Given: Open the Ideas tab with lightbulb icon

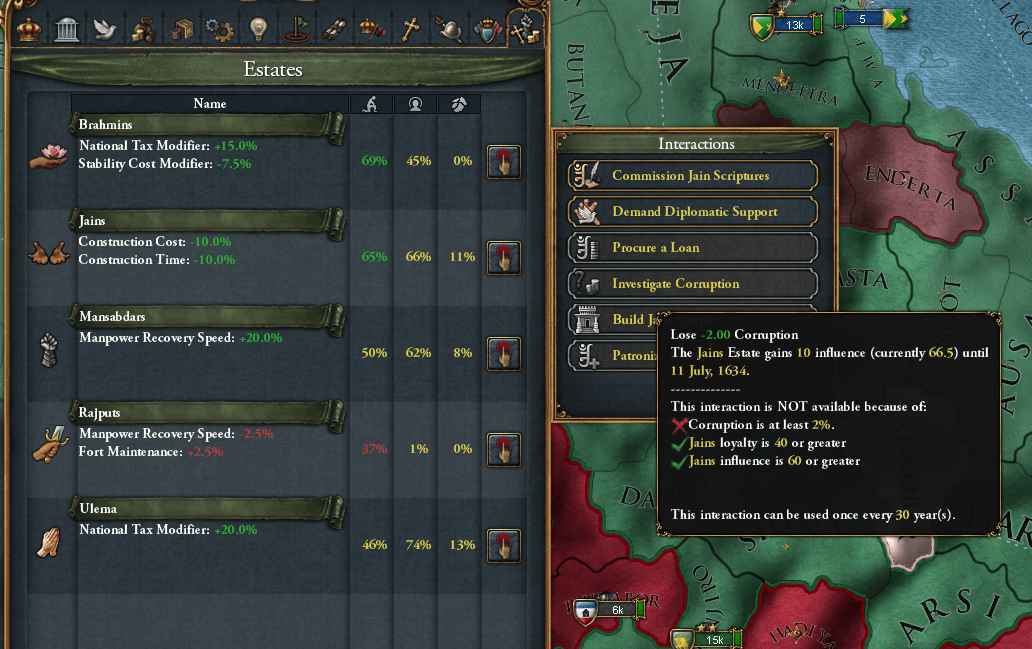Looking at the screenshot, I should pos(258,29).
